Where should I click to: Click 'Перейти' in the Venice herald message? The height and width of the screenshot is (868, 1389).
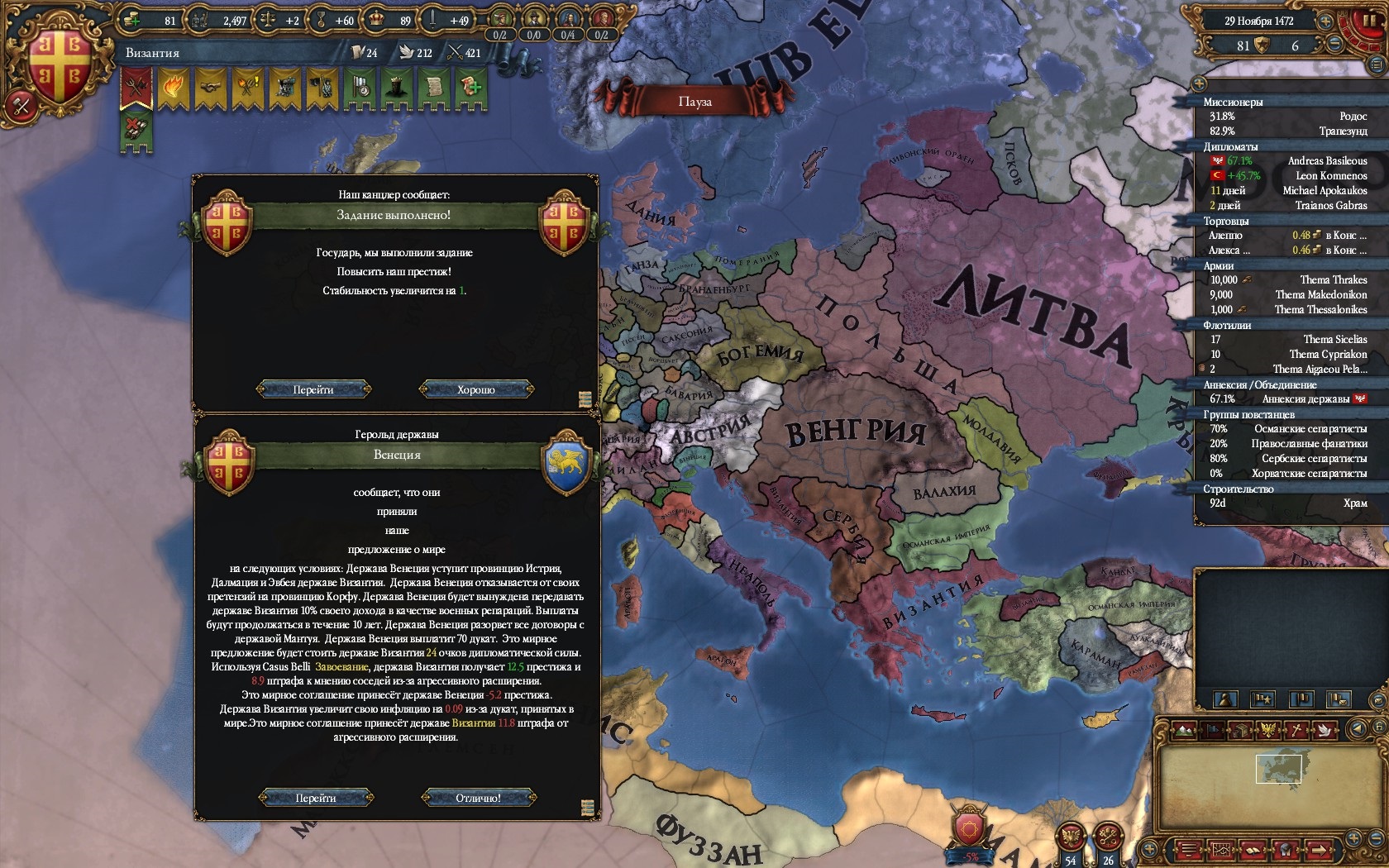pyautogui.click(x=315, y=798)
